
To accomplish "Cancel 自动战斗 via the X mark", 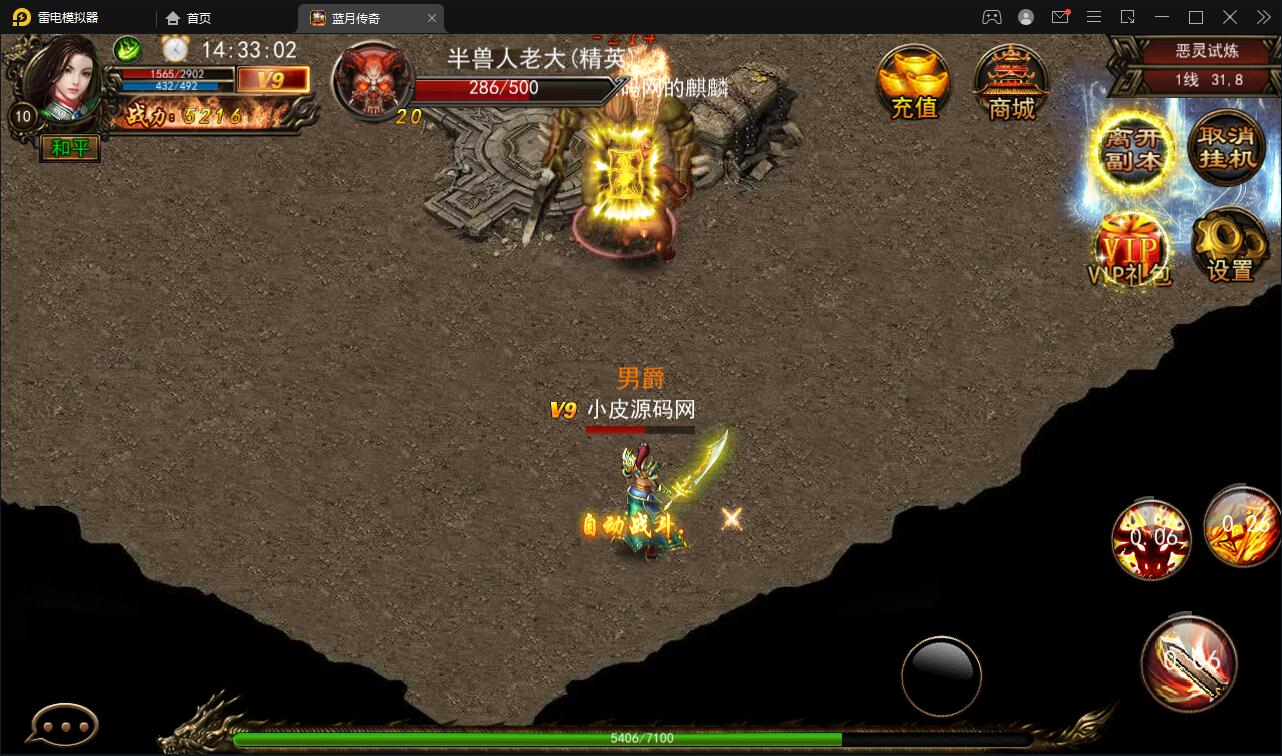I will 730,518.
